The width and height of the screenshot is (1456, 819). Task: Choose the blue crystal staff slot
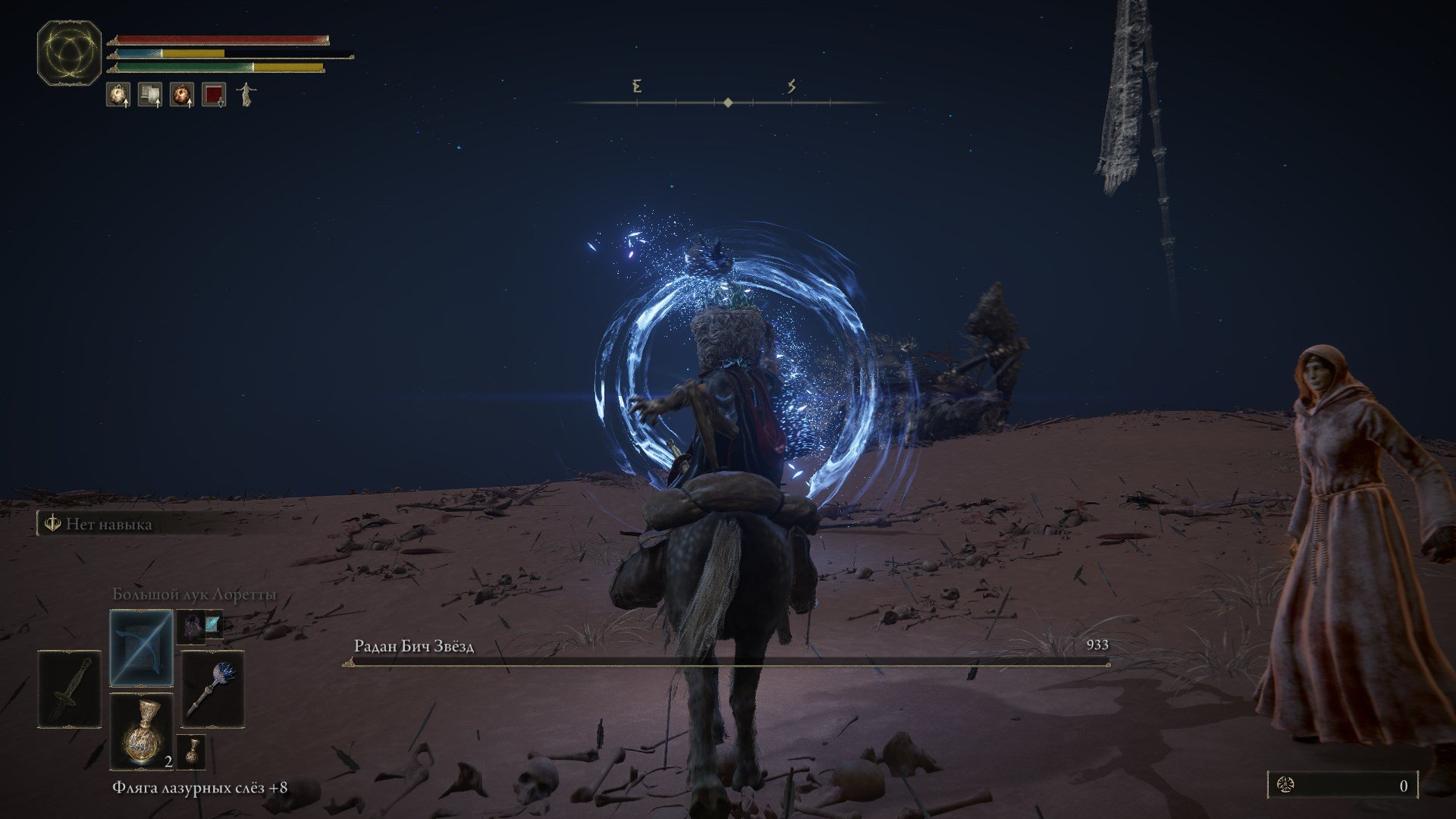(213, 689)
